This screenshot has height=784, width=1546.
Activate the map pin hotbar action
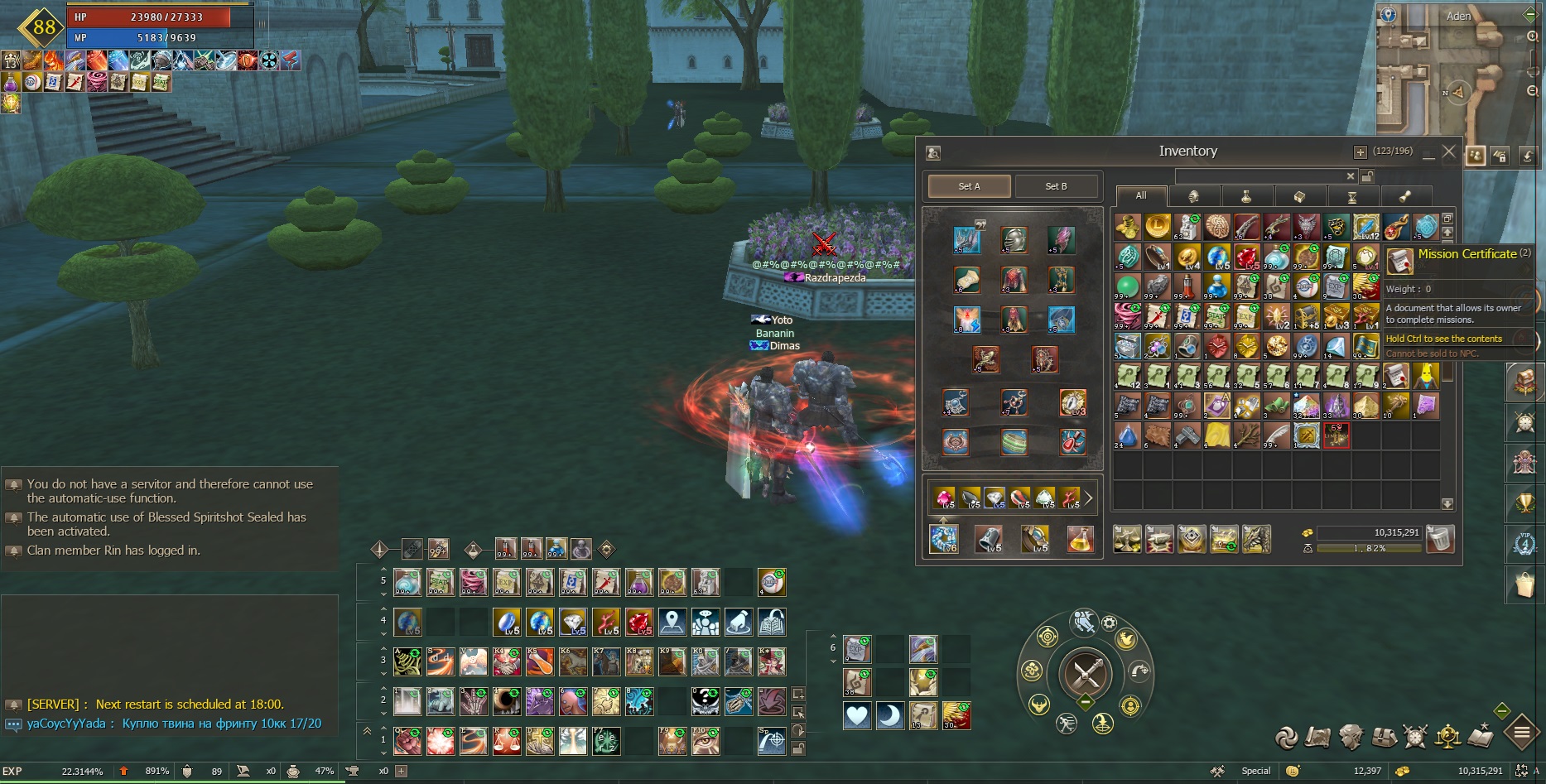[672, 622]
